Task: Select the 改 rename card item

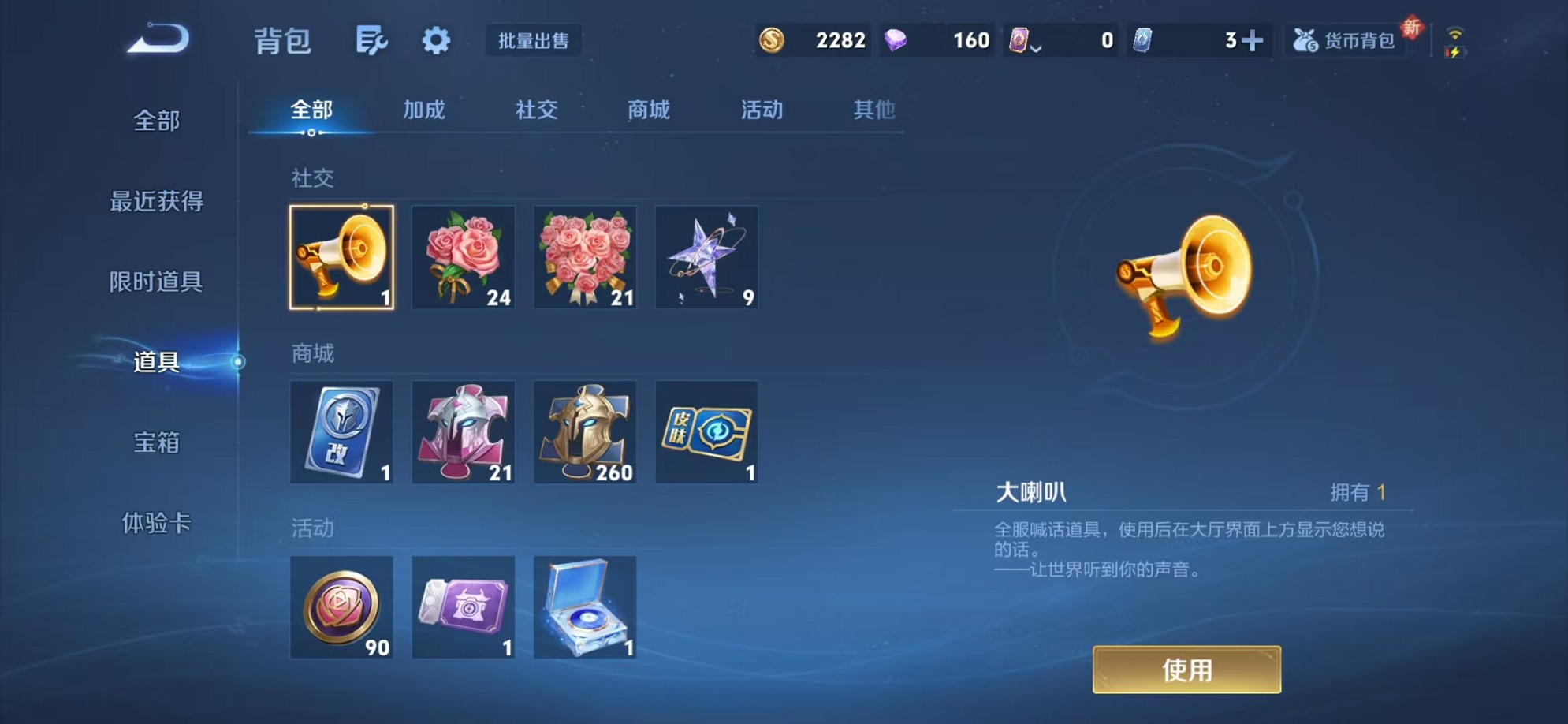Action: 341,432
